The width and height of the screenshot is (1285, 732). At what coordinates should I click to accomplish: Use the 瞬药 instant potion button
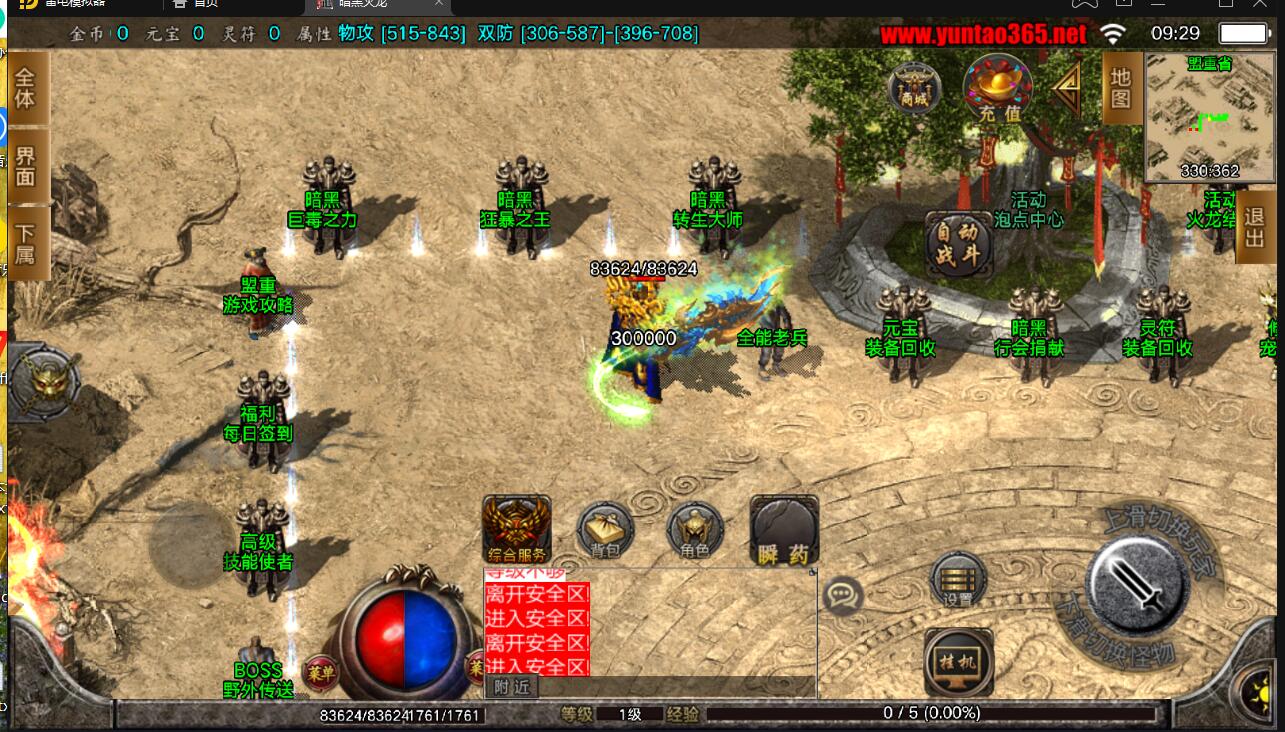pyautogui.click(x=784, y=530)
